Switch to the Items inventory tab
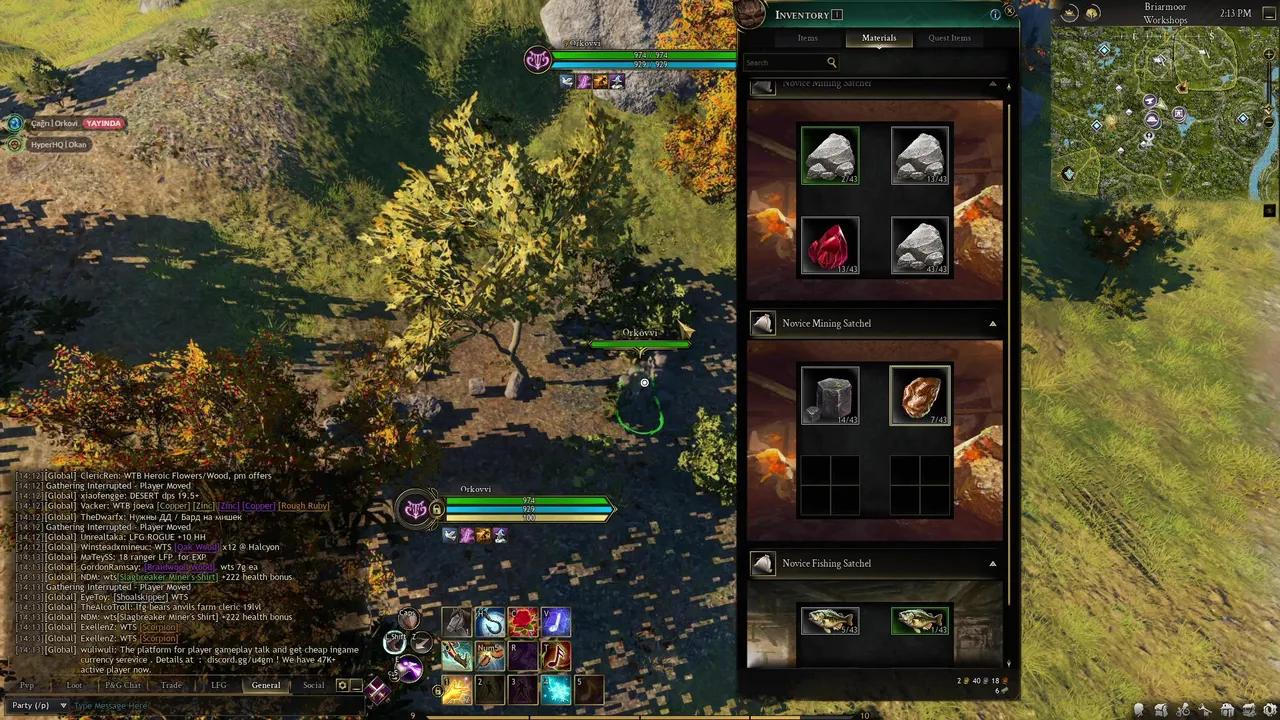The width and height of the screenshot is (1280, 720). coord(808,38)
